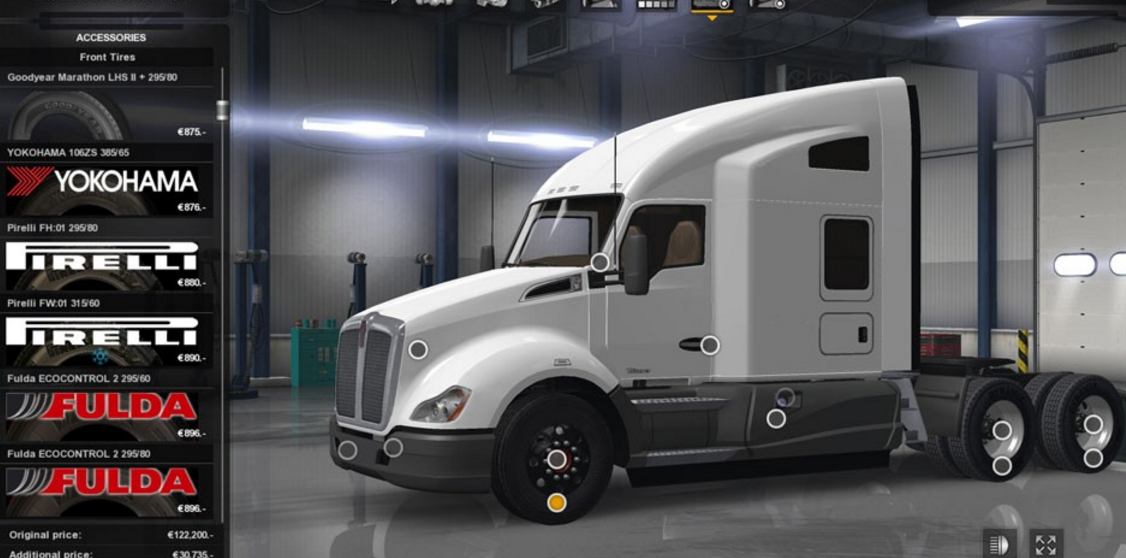Screen dimensions: 1126x558
Task: Open the door handle accessory marker
Action: [710, 345]
